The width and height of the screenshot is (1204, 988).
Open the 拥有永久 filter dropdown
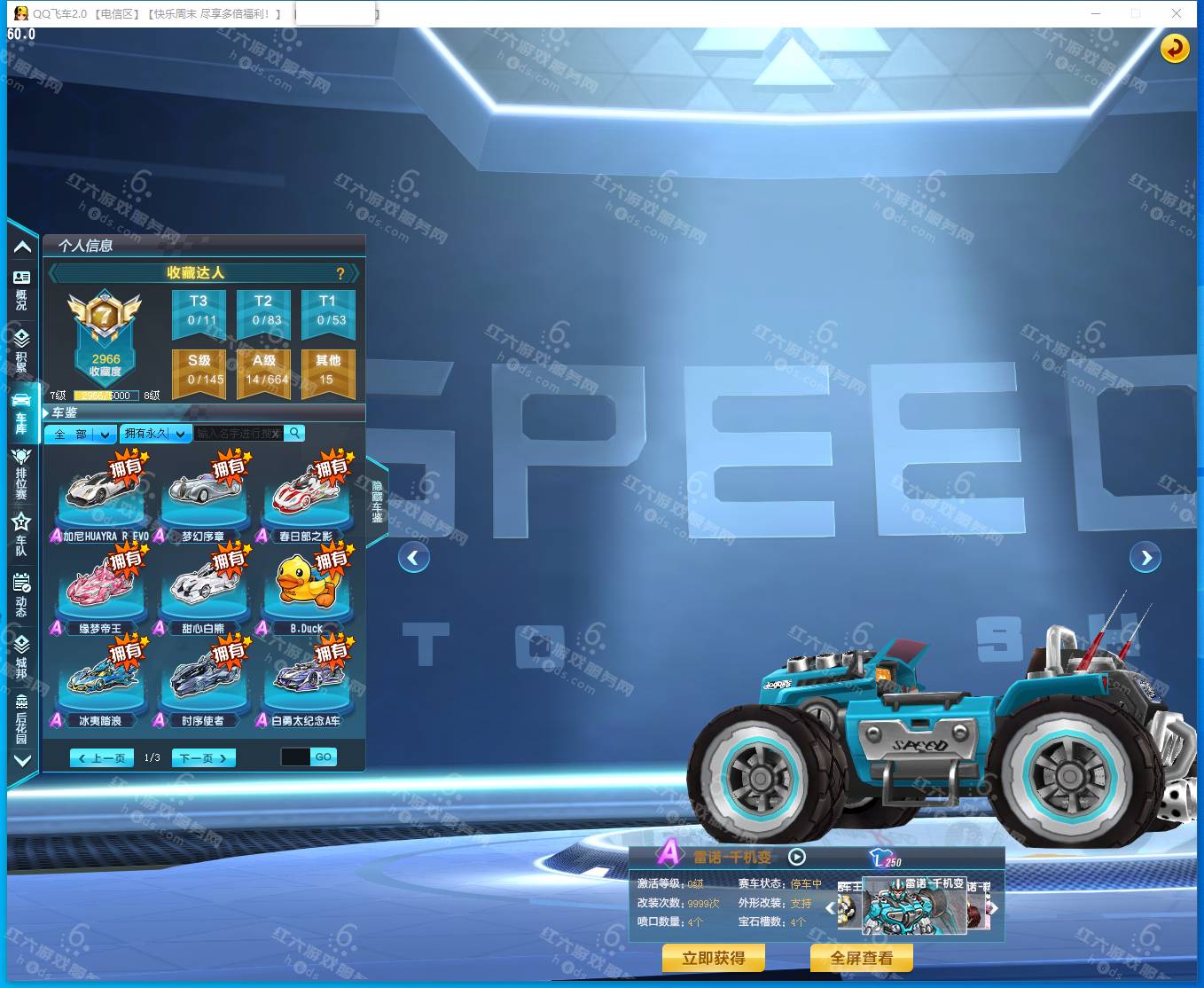(155, 434)
